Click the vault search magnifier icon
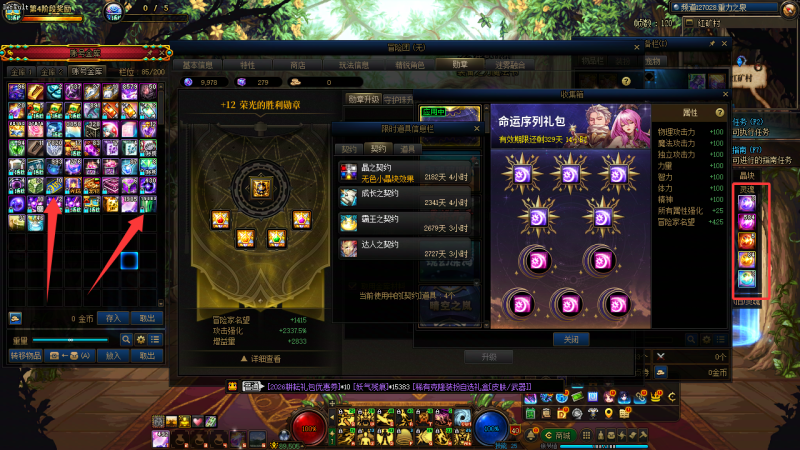This screenshot has height=450, width=800. (126, 340)
